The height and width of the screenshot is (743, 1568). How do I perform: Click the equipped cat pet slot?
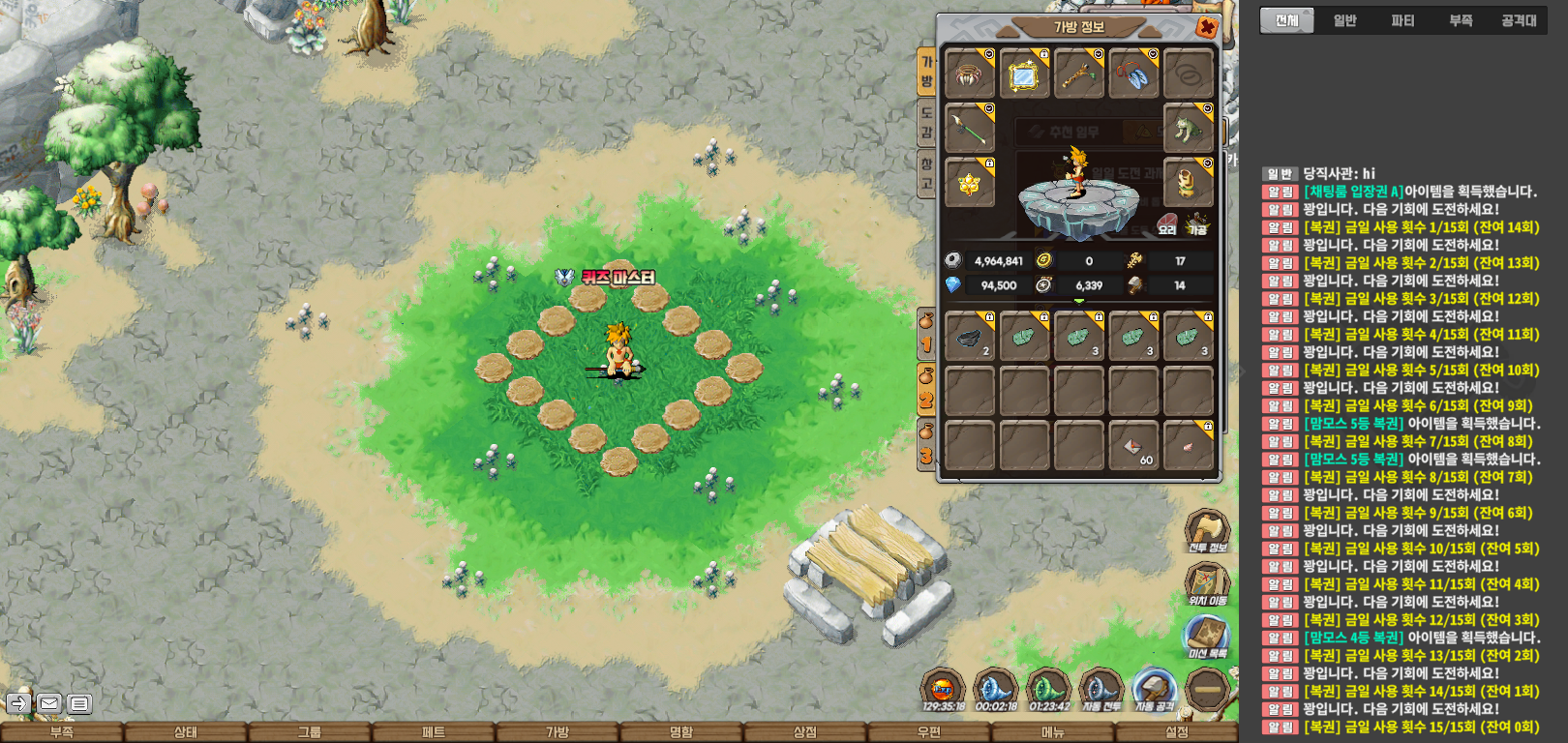[x=1189, y=128]
